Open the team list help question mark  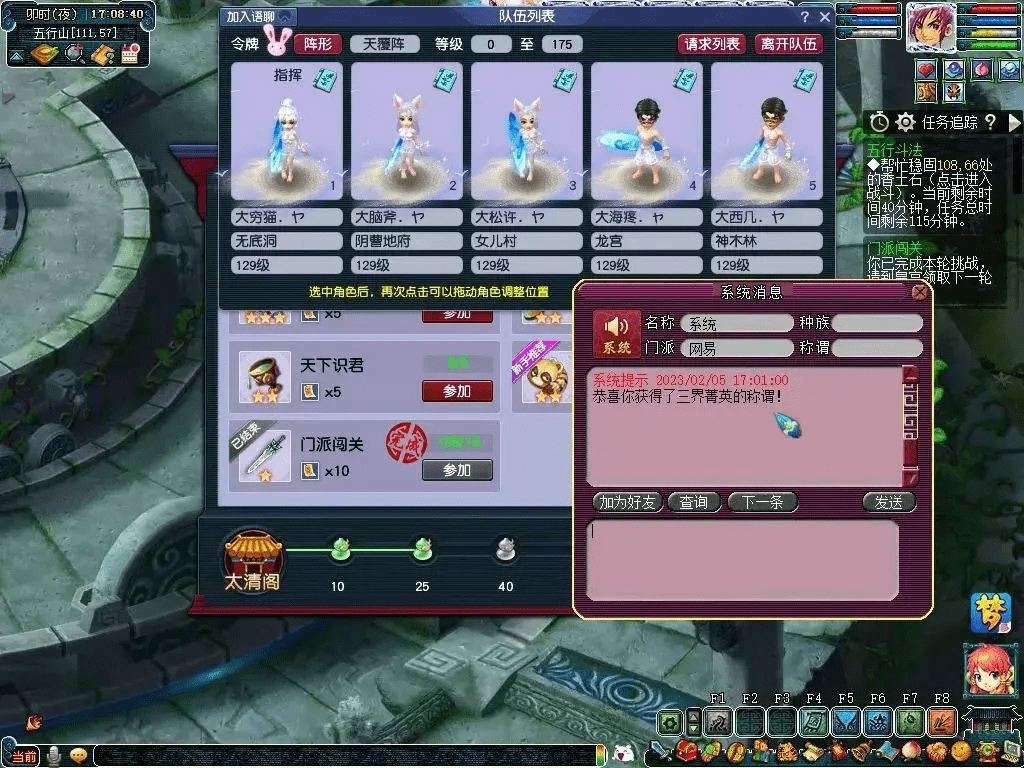804,17
